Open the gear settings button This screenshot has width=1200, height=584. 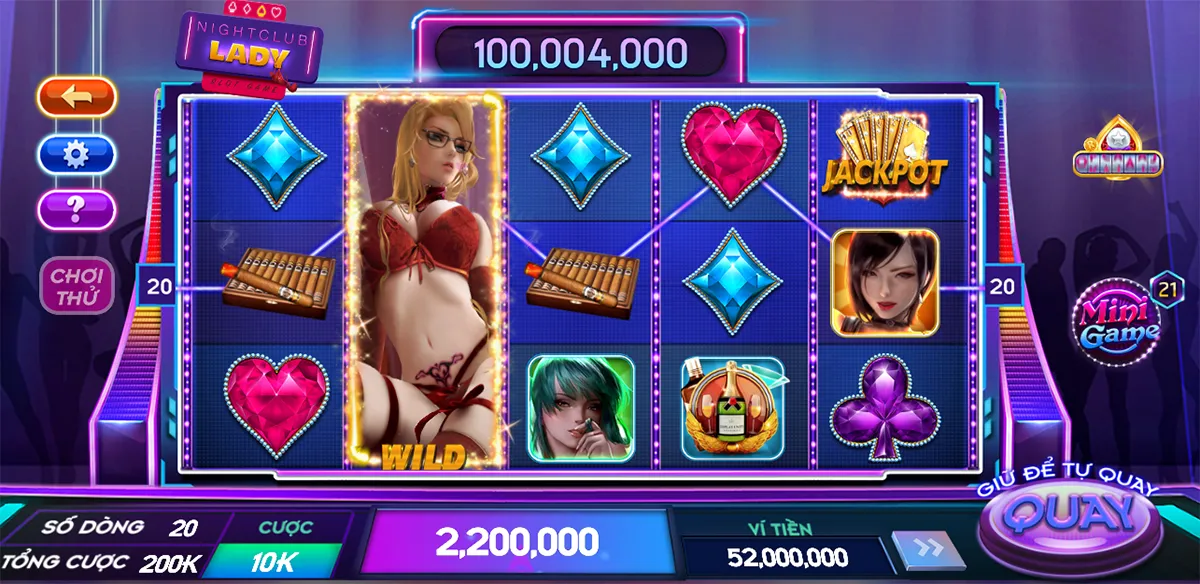pos(77,154)
